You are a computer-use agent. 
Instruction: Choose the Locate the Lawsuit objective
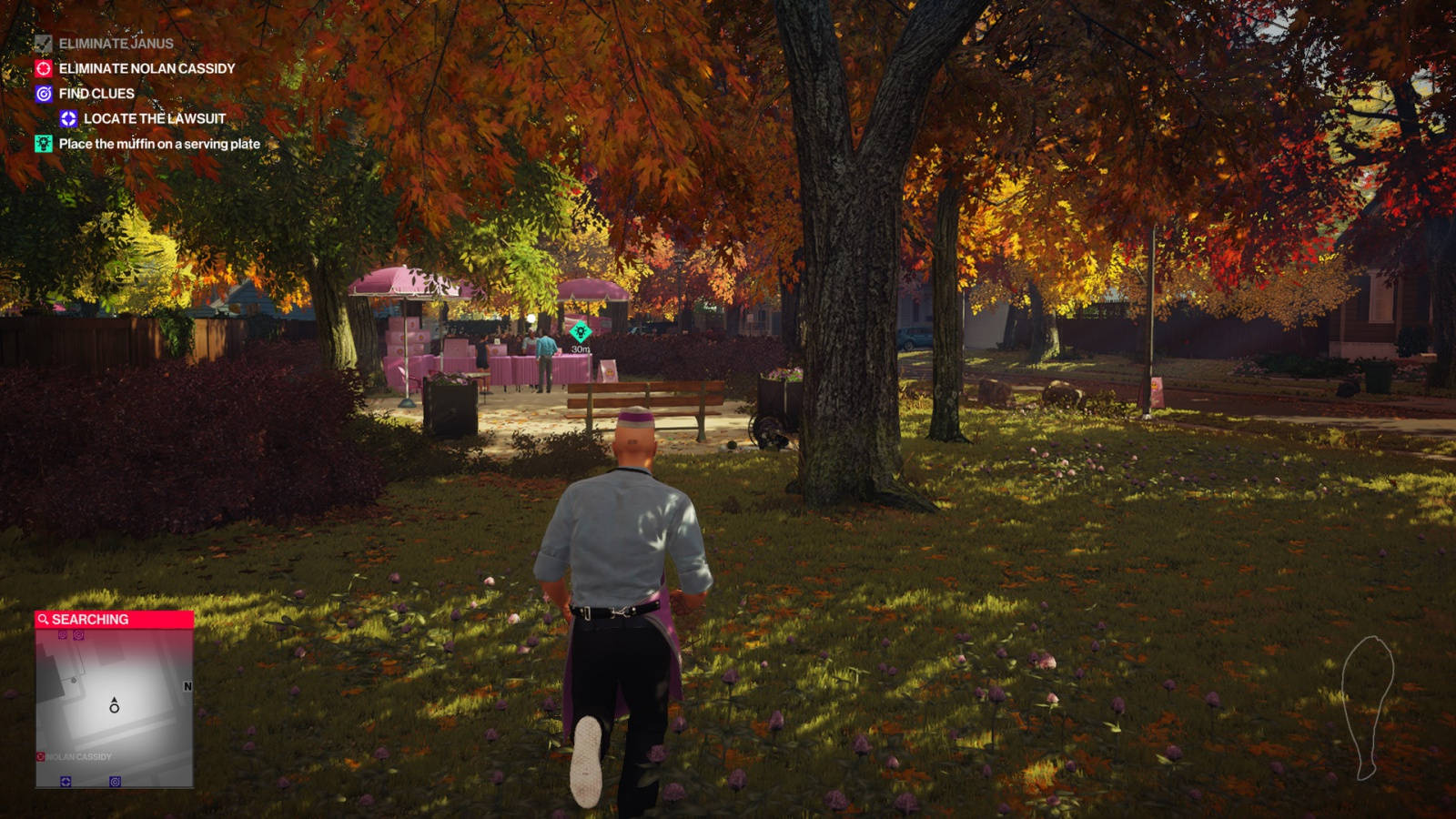(154, 118)
